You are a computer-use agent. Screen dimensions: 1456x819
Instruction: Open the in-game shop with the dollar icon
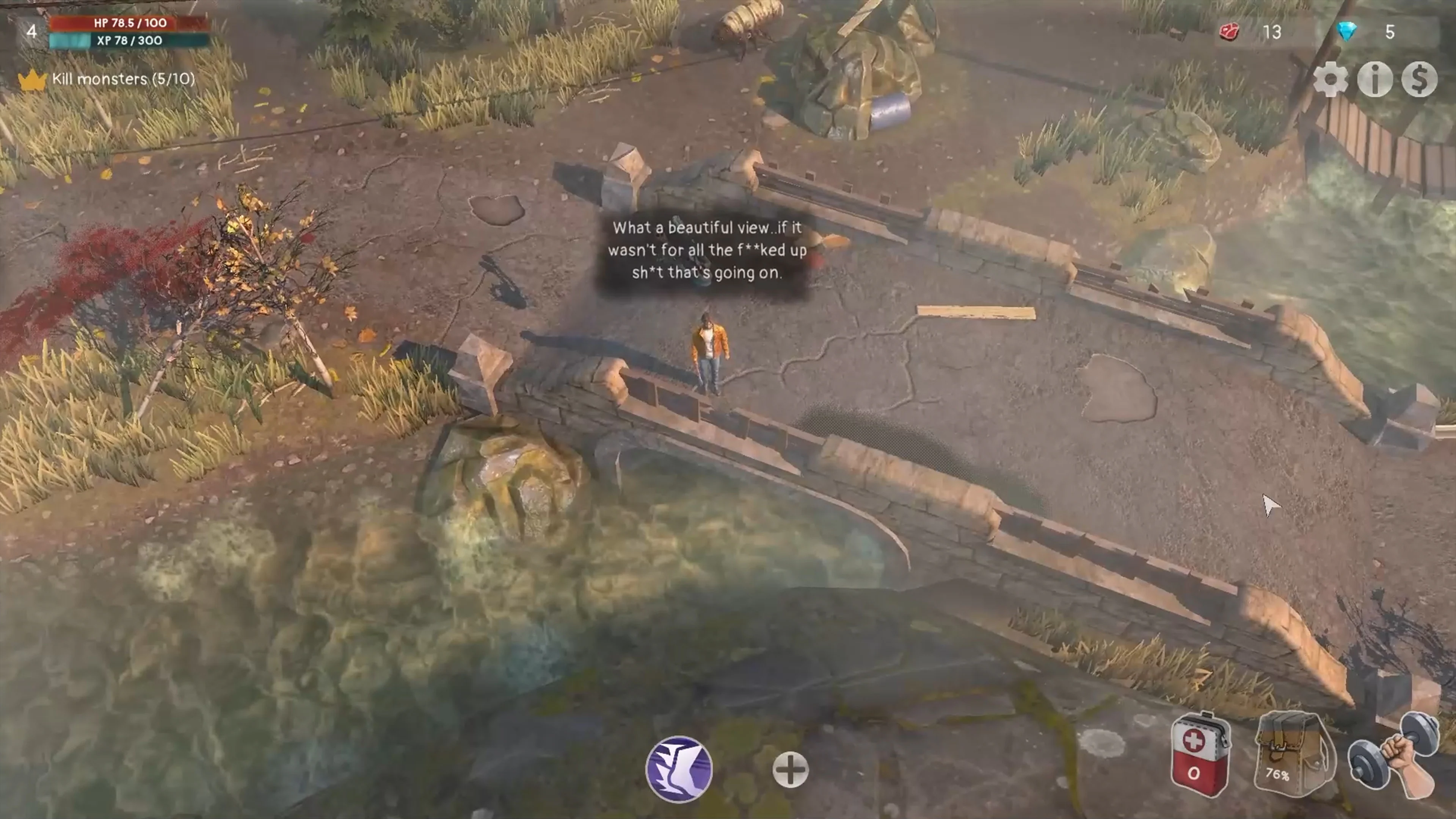tap(1420, 79)
